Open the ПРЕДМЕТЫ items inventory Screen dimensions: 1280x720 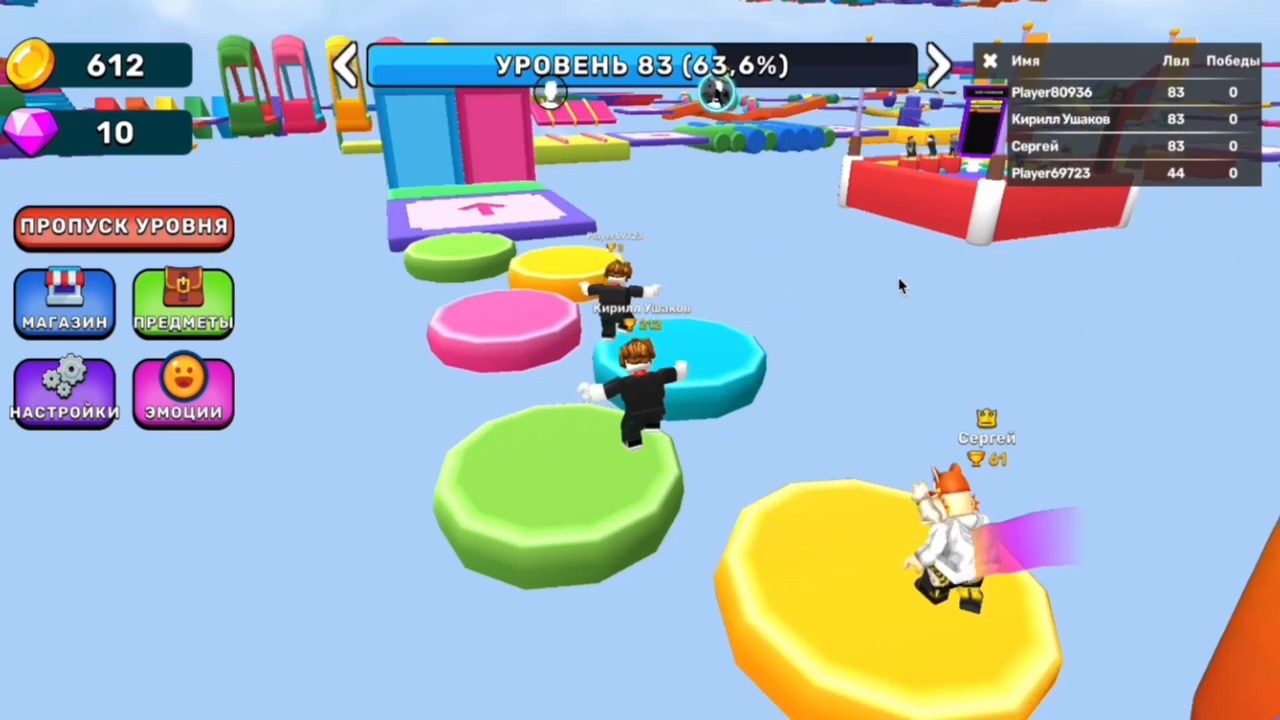(182, 300)
